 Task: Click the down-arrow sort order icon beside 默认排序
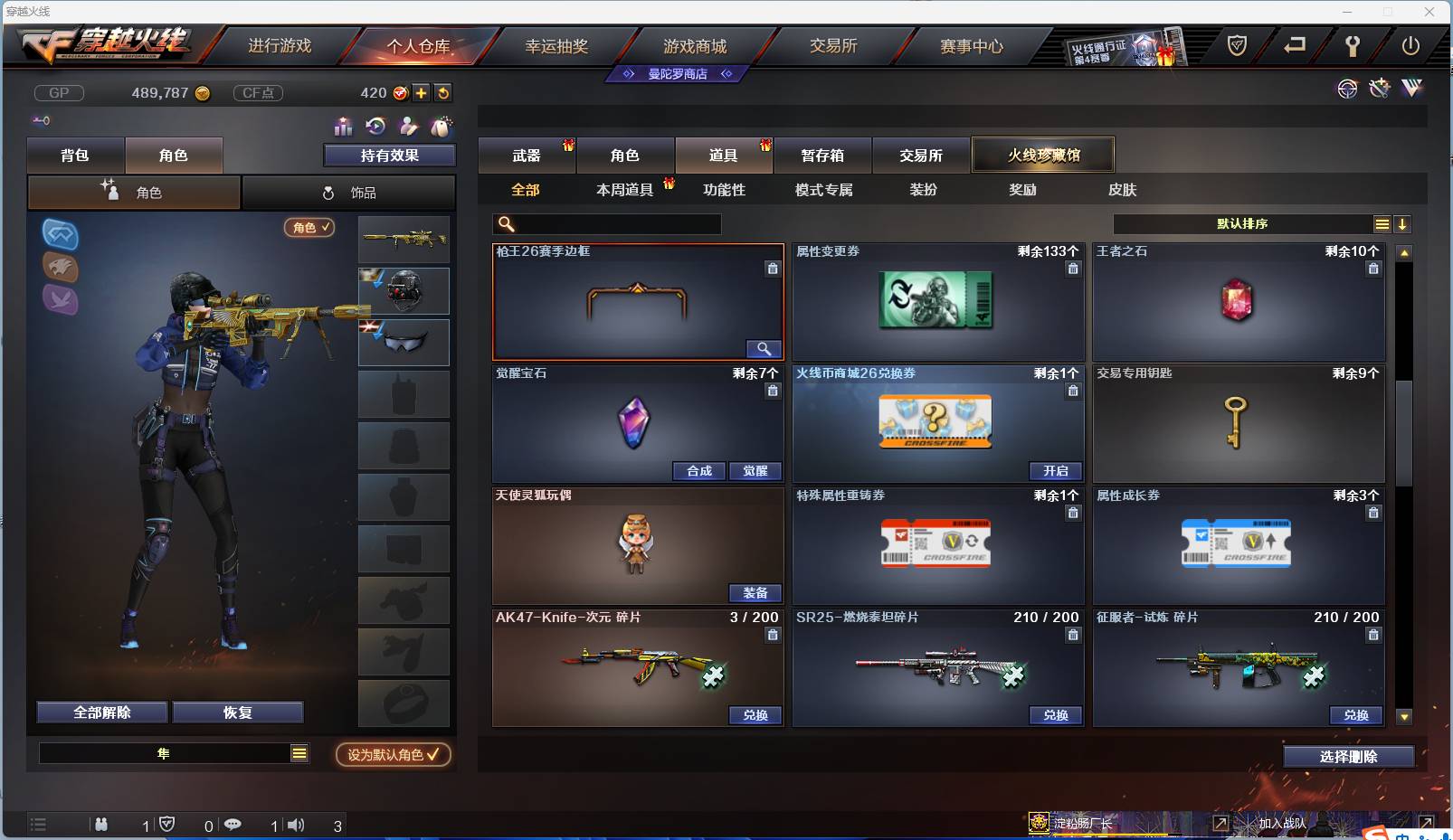[x=1403, y=223]
